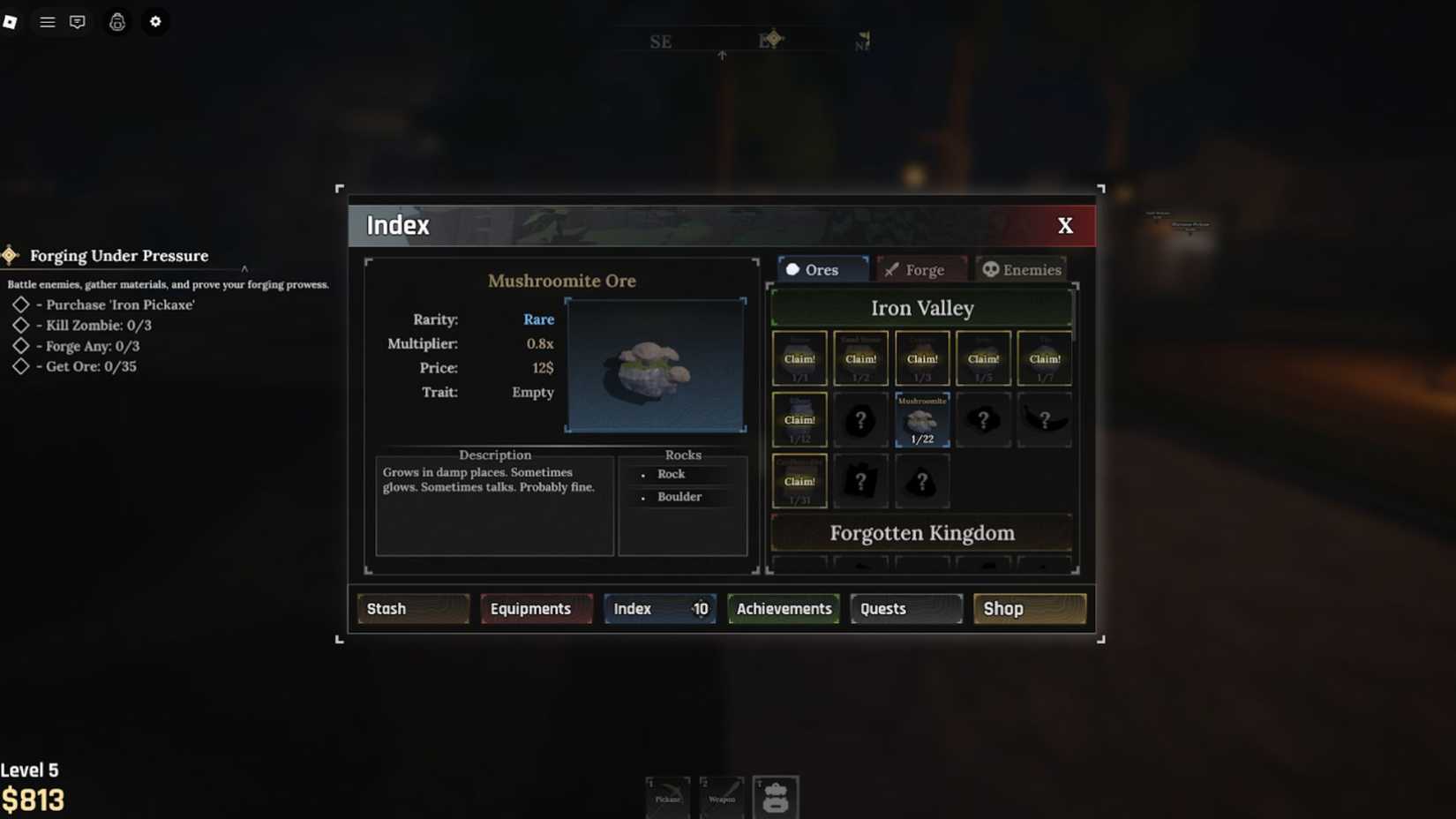Click the Forging Under Pressure quest emblem
This screenshot has height=819, width=1456.
click(x=9, y=254)
